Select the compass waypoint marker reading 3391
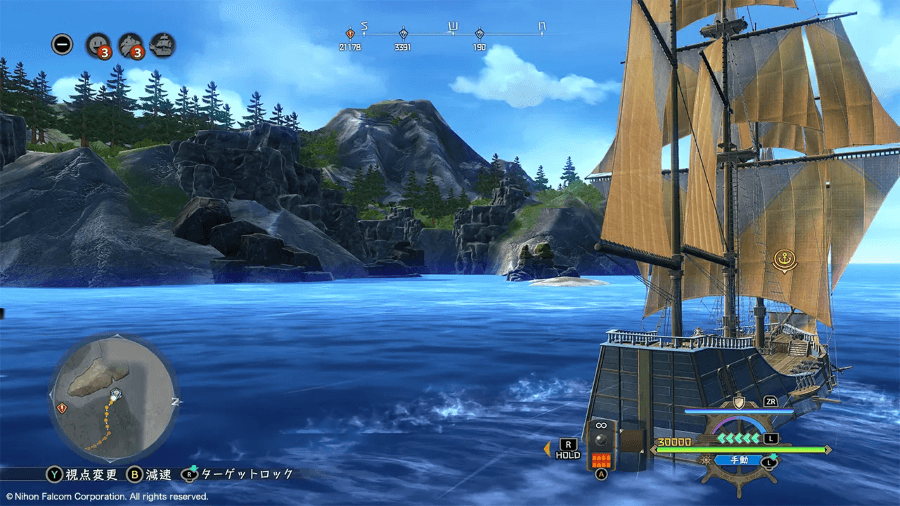Screen dimensions: 900x506 click(x=403, y=34)
